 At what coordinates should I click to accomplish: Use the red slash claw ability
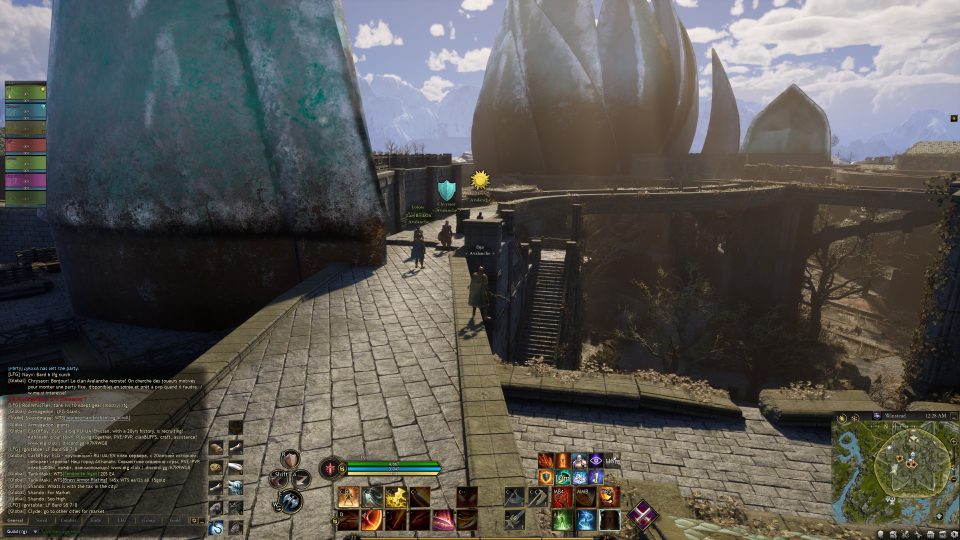click(x=444, y=519)
